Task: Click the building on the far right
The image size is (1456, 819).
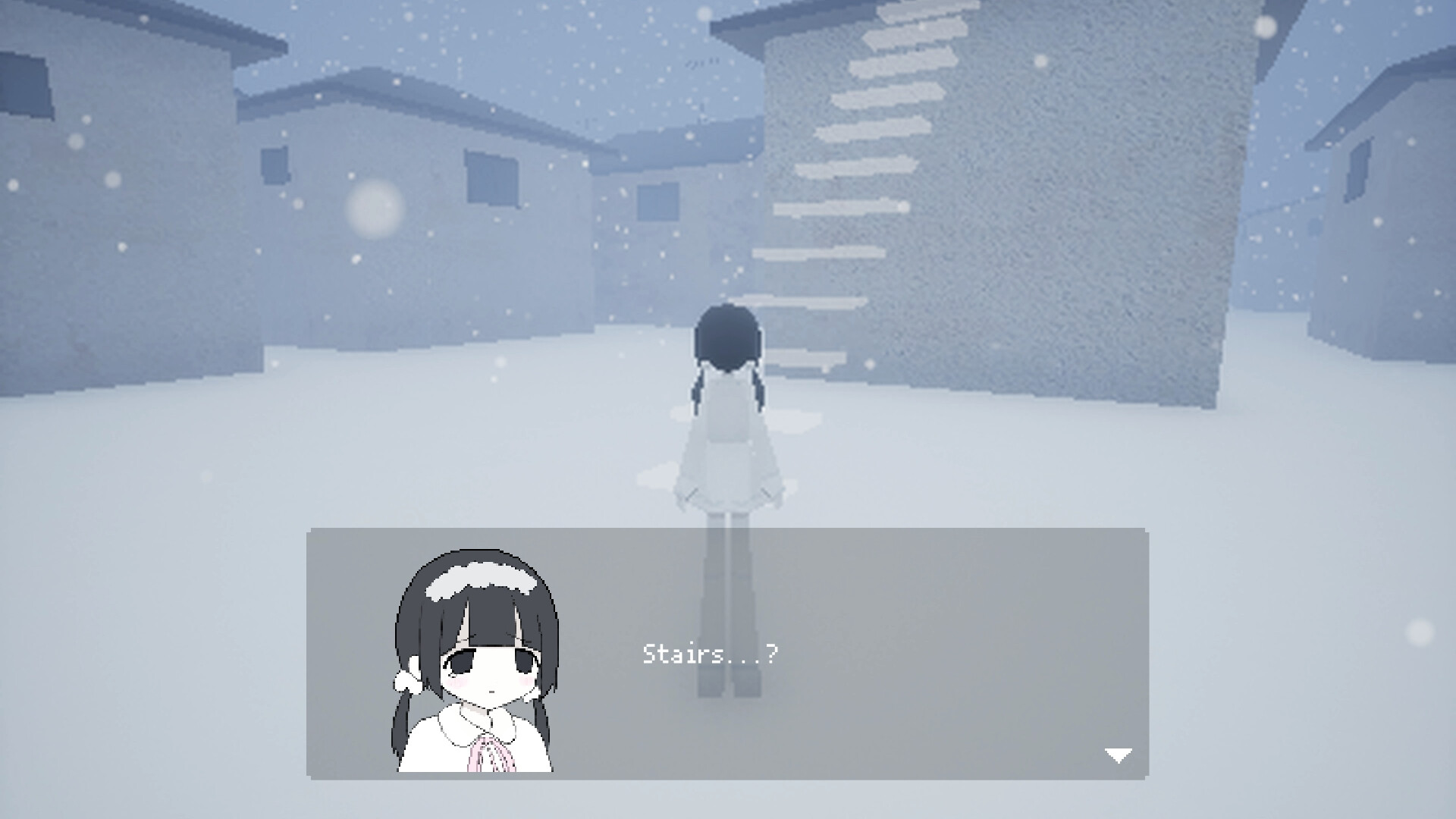Action: (x=1380, y=227)
